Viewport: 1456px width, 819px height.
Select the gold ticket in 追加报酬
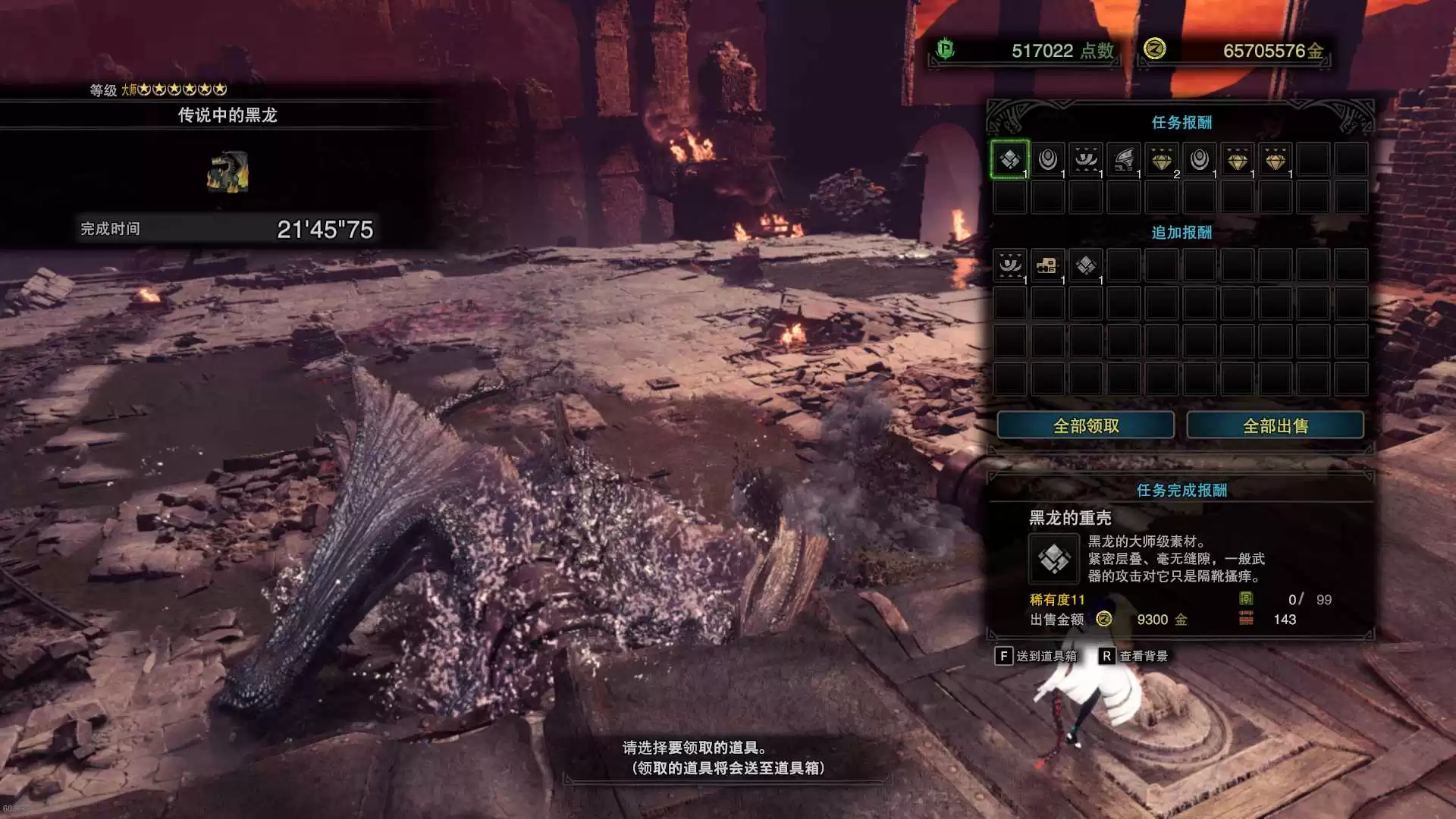point(1047,265)
